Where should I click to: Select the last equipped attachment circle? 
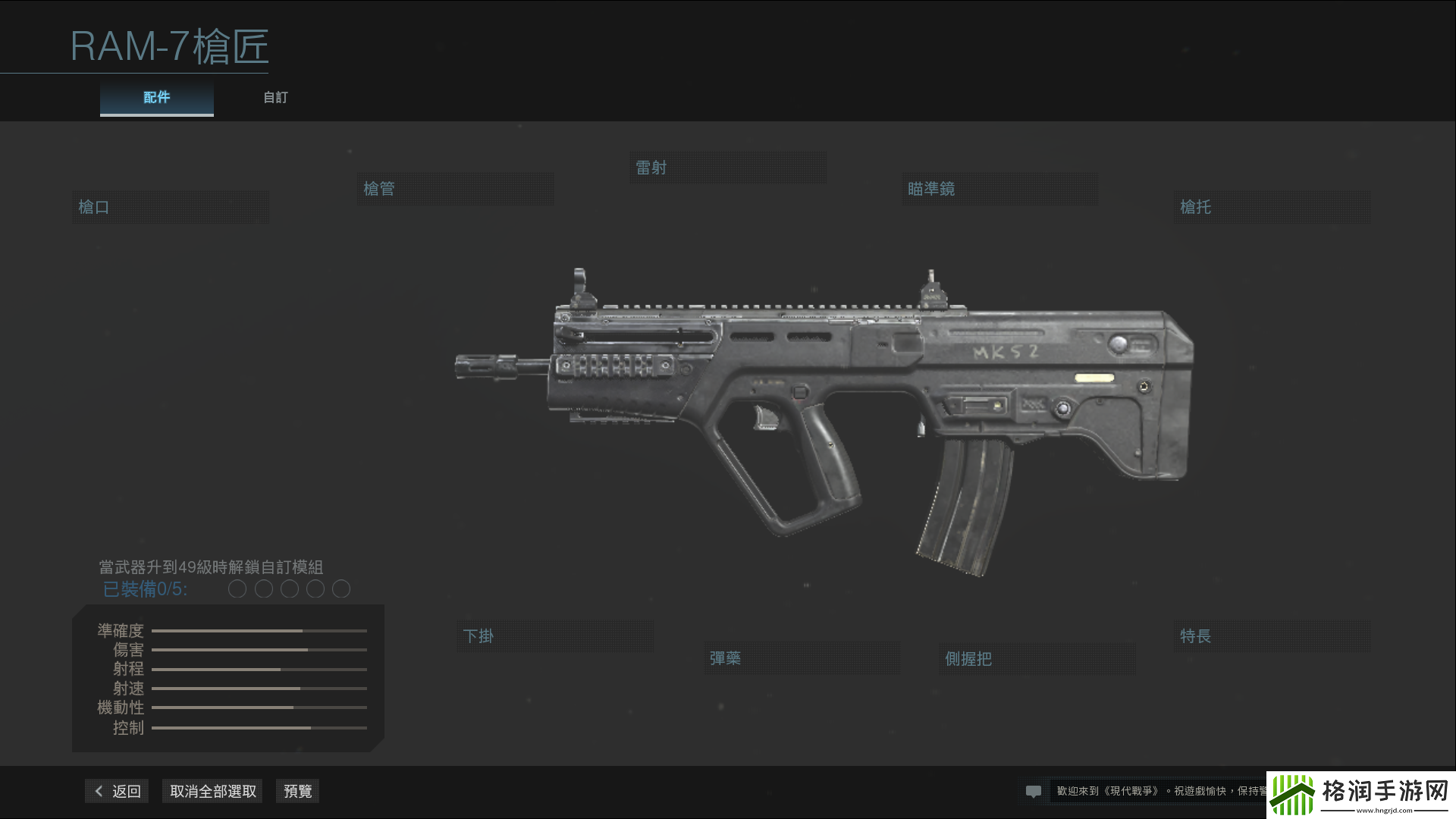[x=341, y=588]
